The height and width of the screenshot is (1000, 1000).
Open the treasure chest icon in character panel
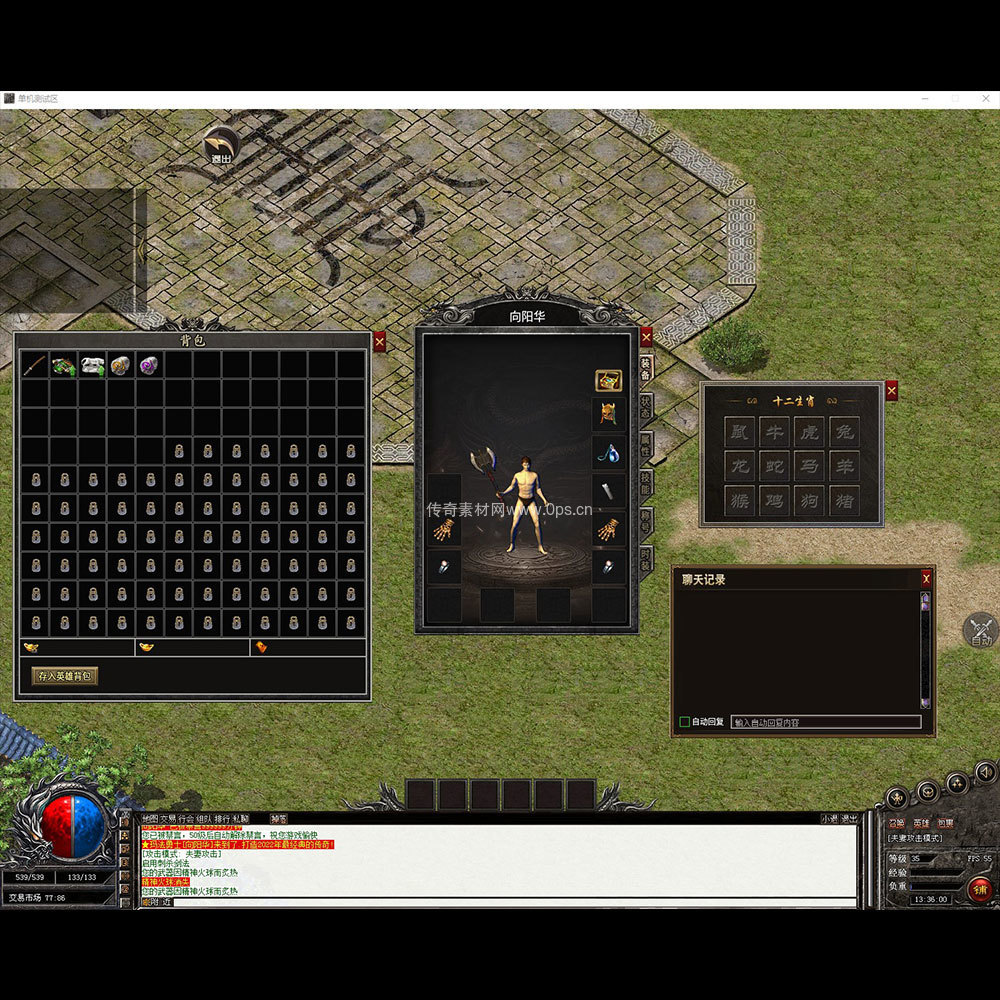pos(608,380)
